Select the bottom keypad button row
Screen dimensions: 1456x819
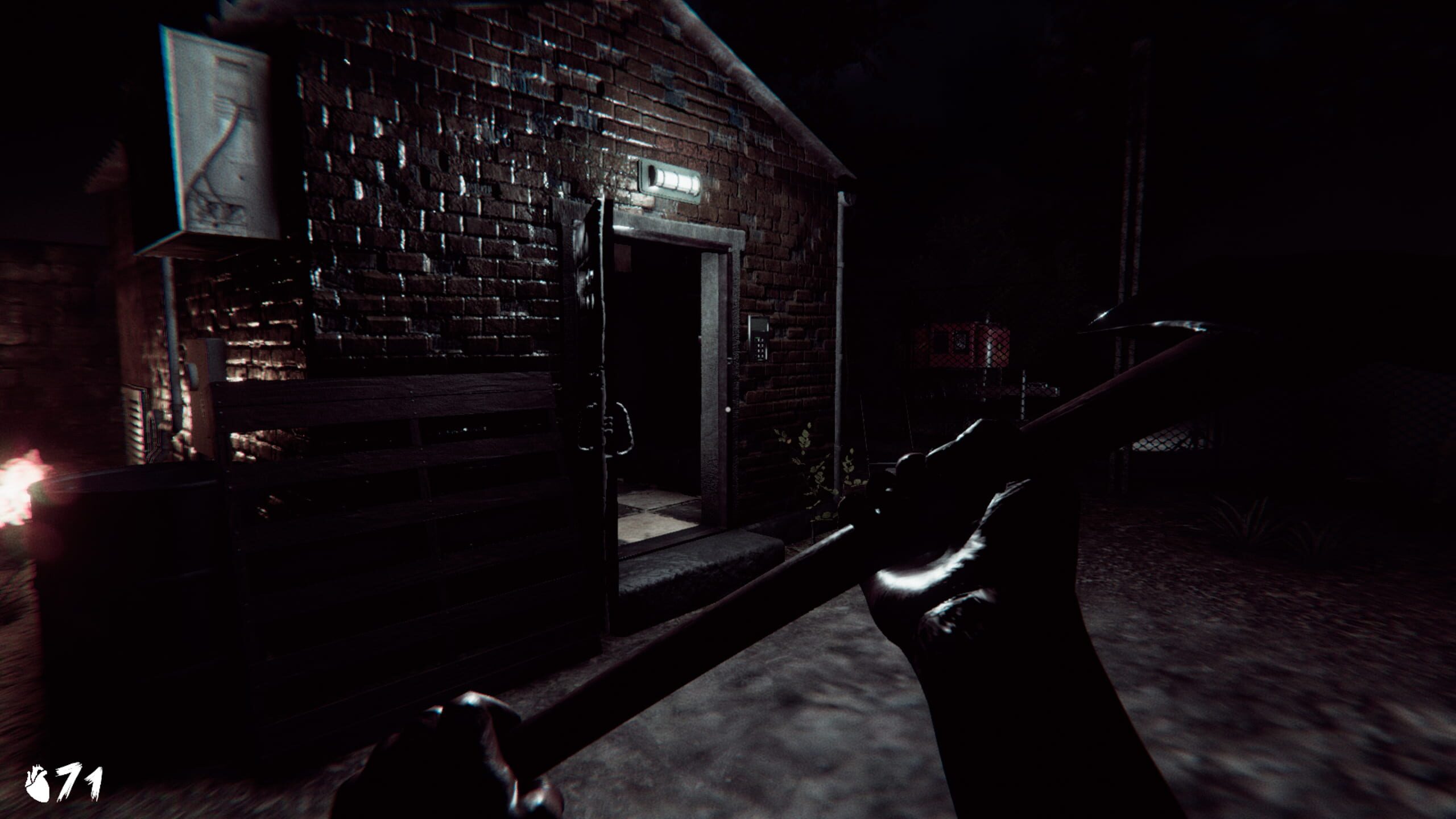[759, 356]
